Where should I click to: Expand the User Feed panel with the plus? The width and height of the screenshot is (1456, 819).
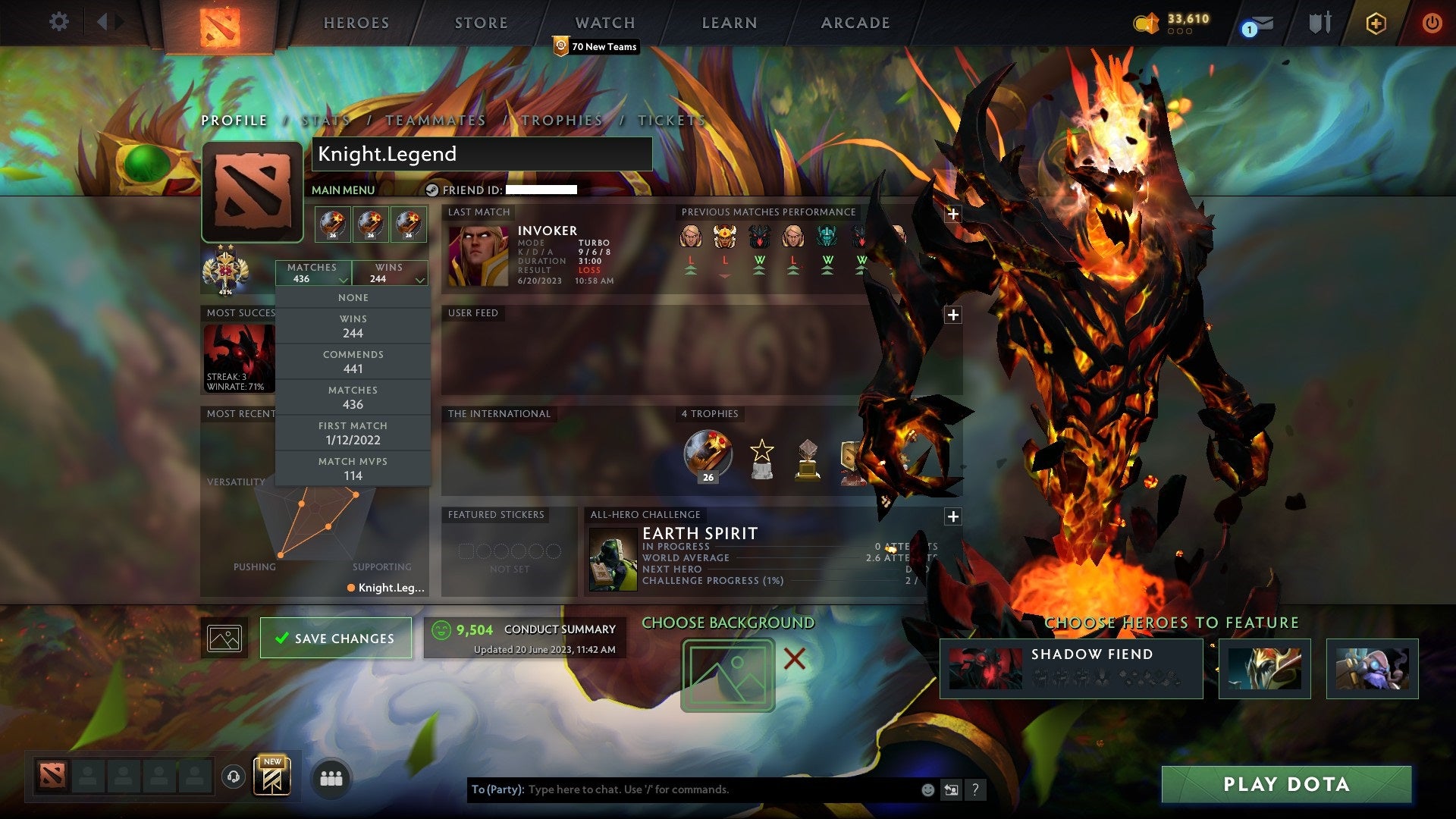point(953,313)
